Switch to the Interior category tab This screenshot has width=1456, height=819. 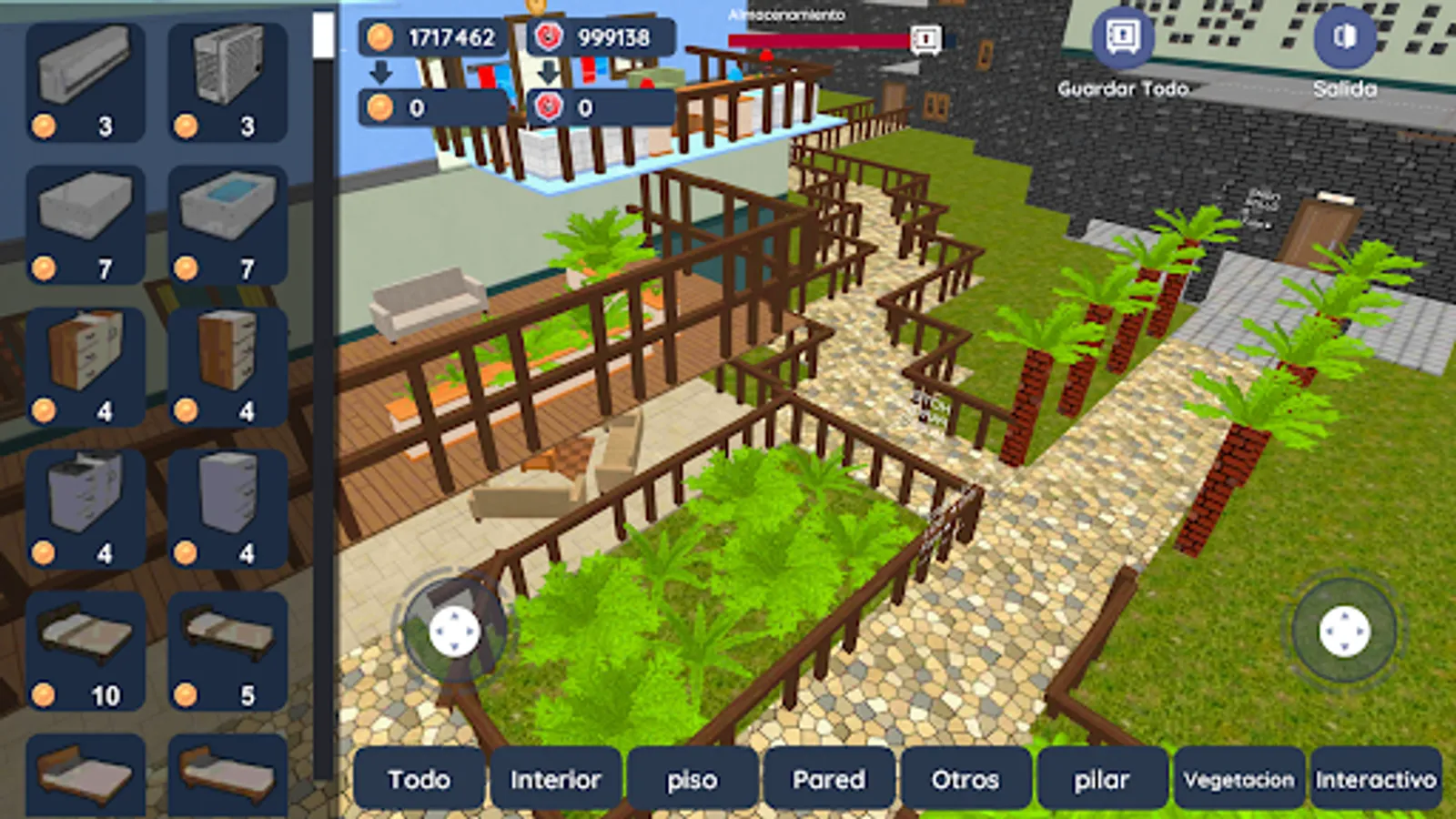tap(556, 780)
